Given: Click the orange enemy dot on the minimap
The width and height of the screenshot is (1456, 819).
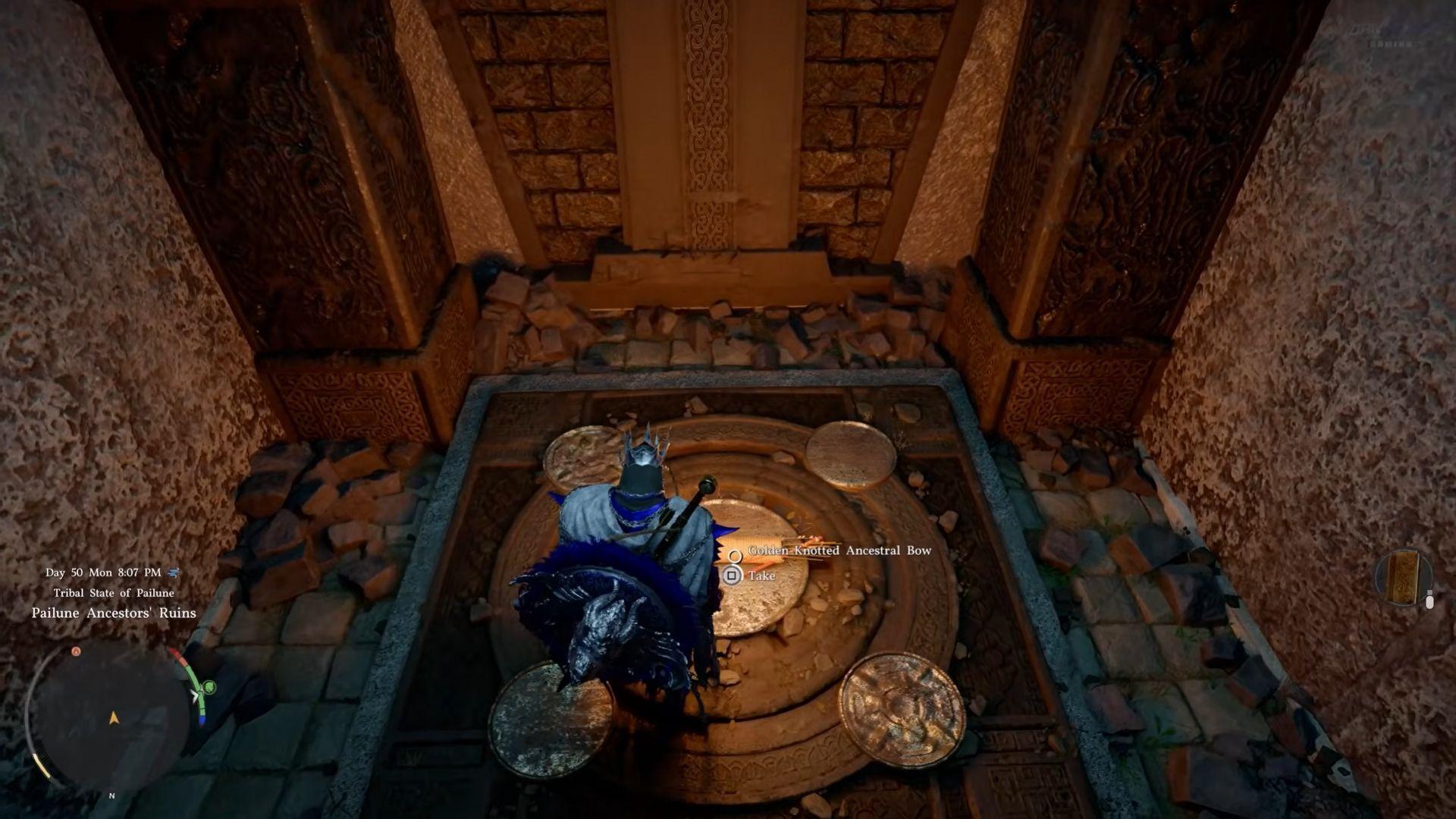Looking at the screenshot, I should pos(77,651).
